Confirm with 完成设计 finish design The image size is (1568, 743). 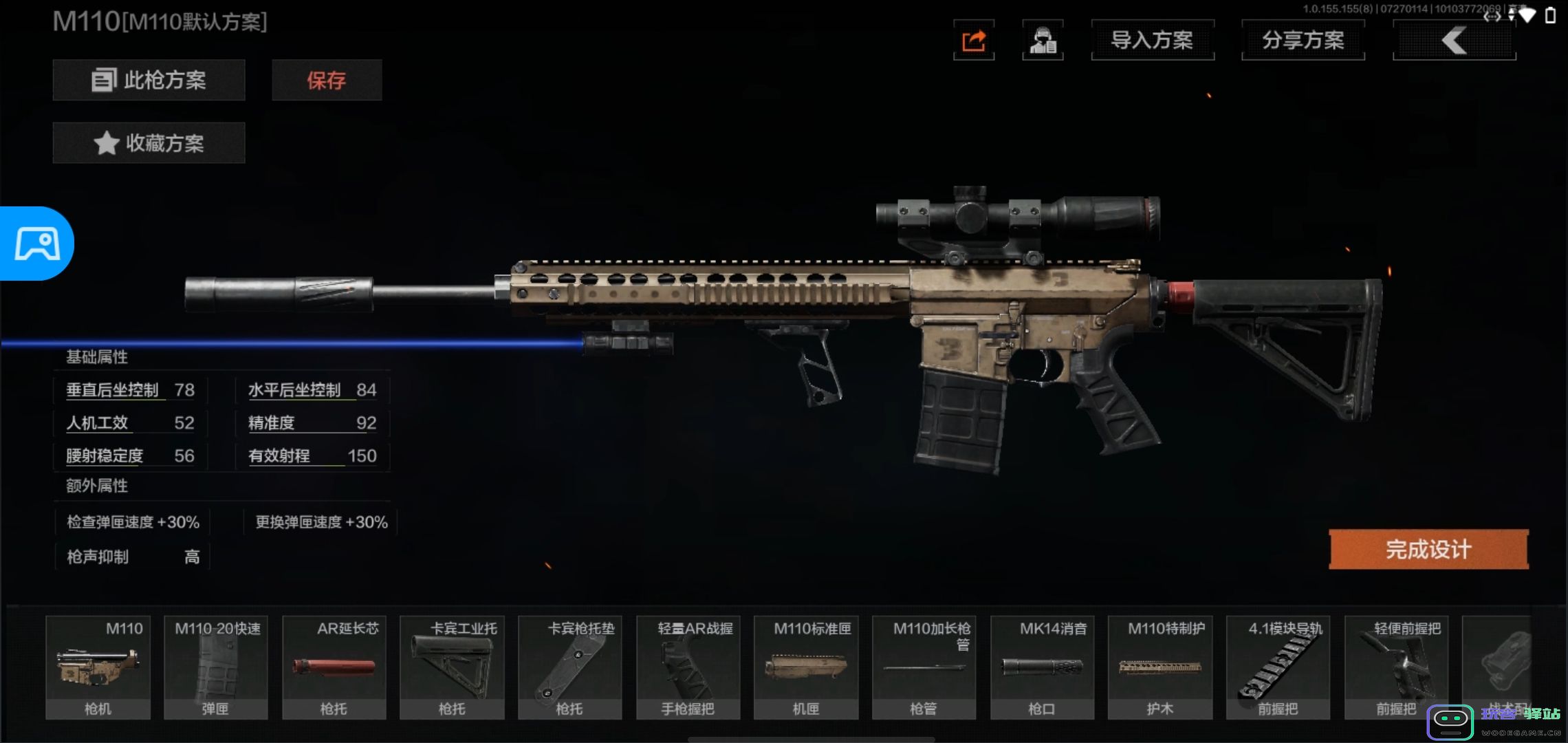tap(1428, 549)
